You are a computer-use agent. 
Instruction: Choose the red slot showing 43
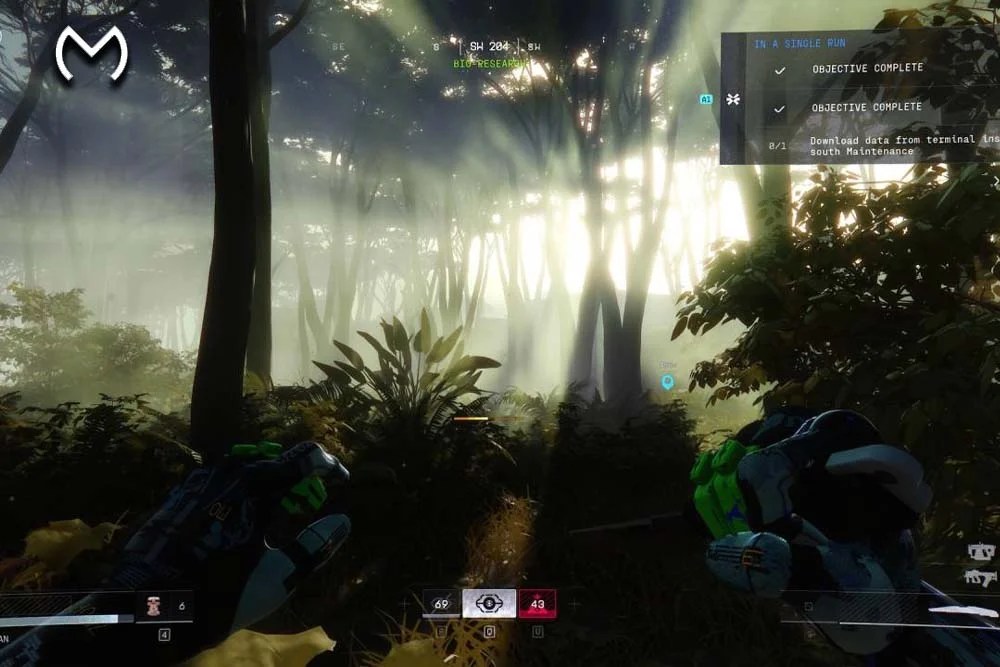[537, 603]
